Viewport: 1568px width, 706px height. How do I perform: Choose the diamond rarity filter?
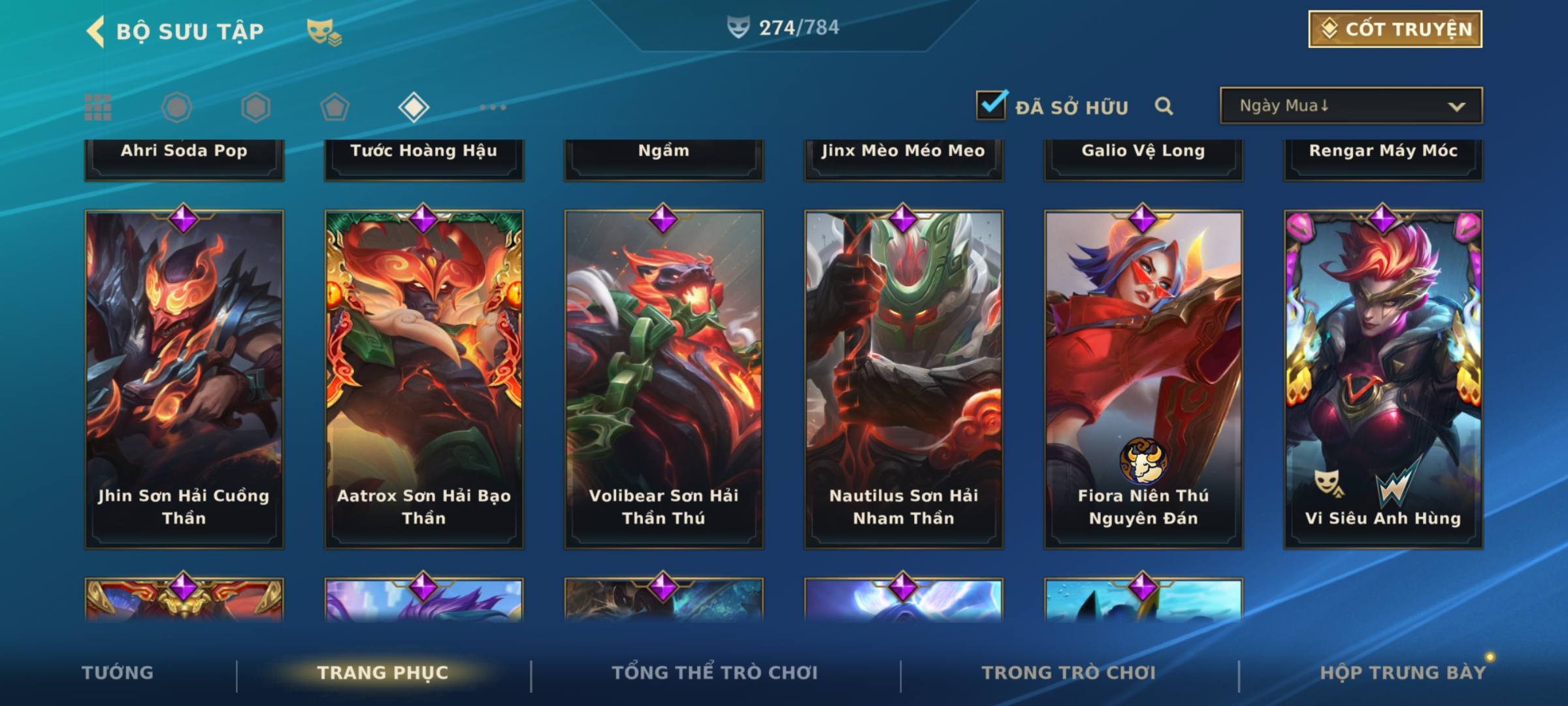click(x=414, y=107)
